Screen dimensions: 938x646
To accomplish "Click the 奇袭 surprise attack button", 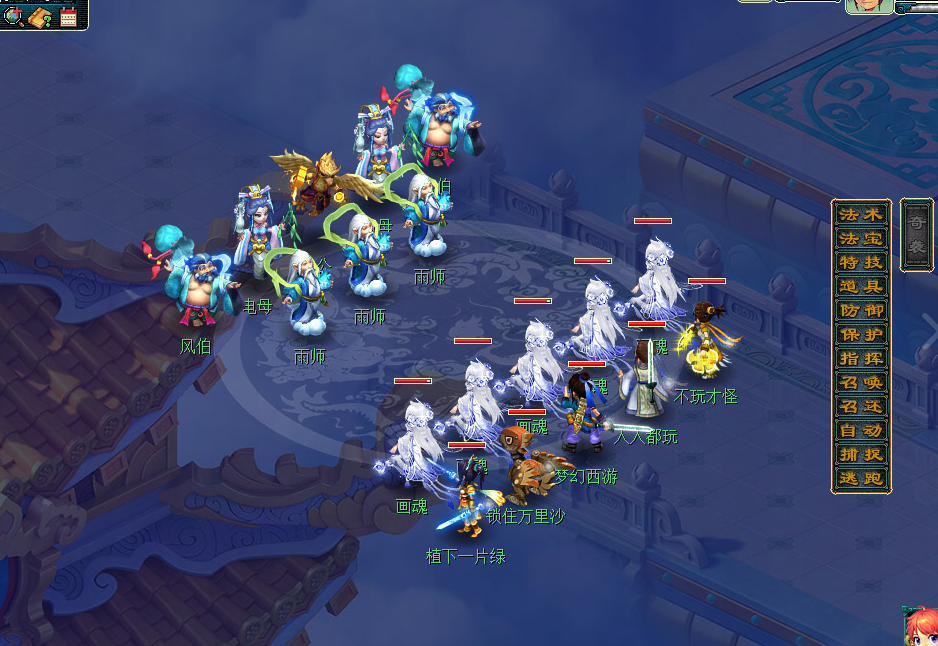I will (x=916, y=234).
